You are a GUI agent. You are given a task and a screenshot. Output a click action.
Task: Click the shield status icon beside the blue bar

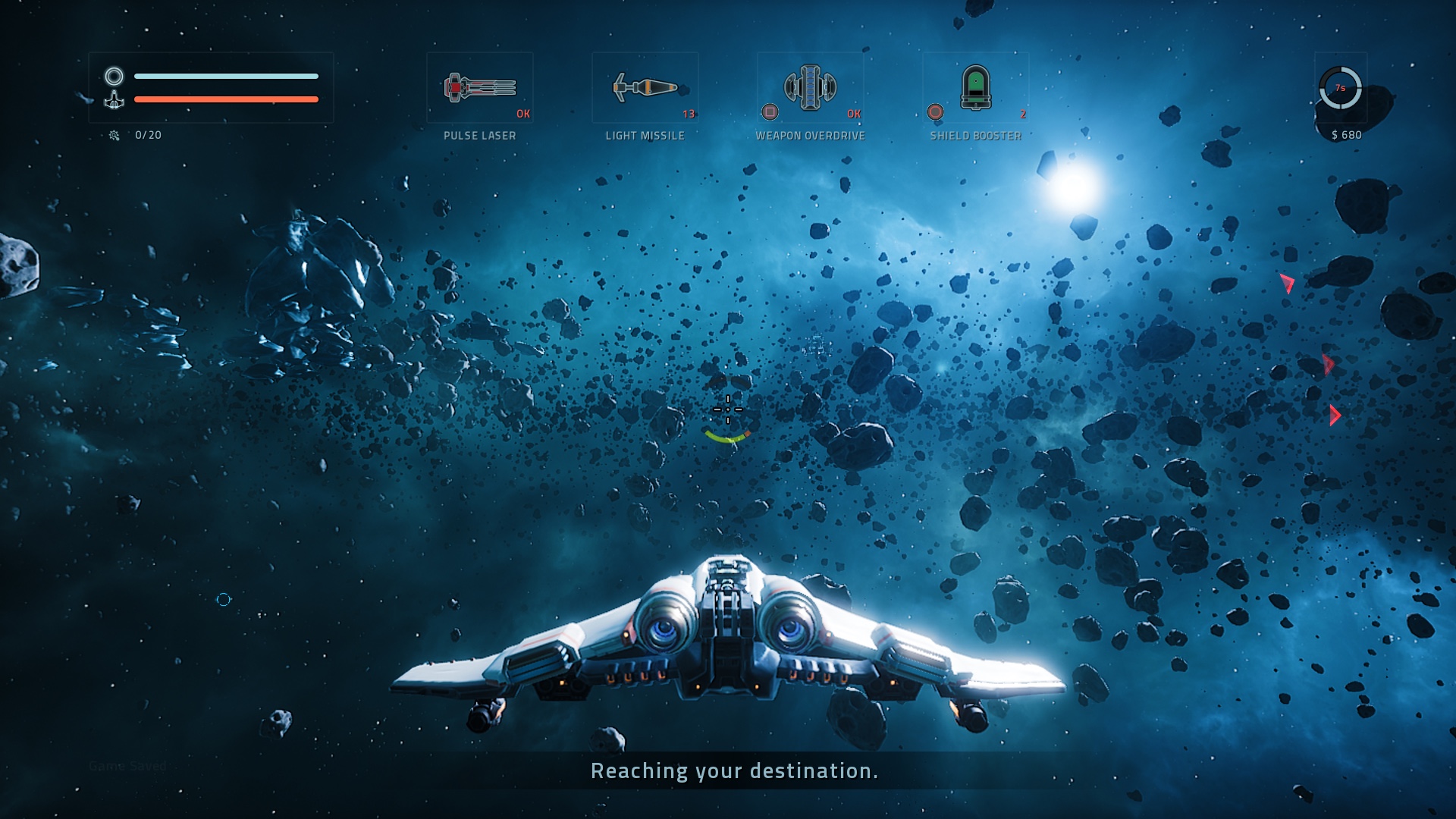point(114,76)
